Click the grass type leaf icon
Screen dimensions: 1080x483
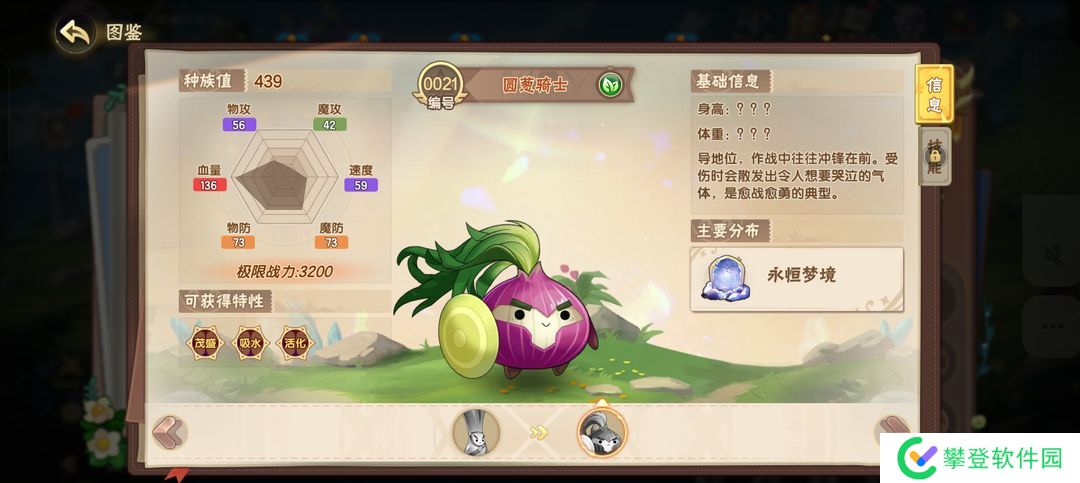(609, 84)
